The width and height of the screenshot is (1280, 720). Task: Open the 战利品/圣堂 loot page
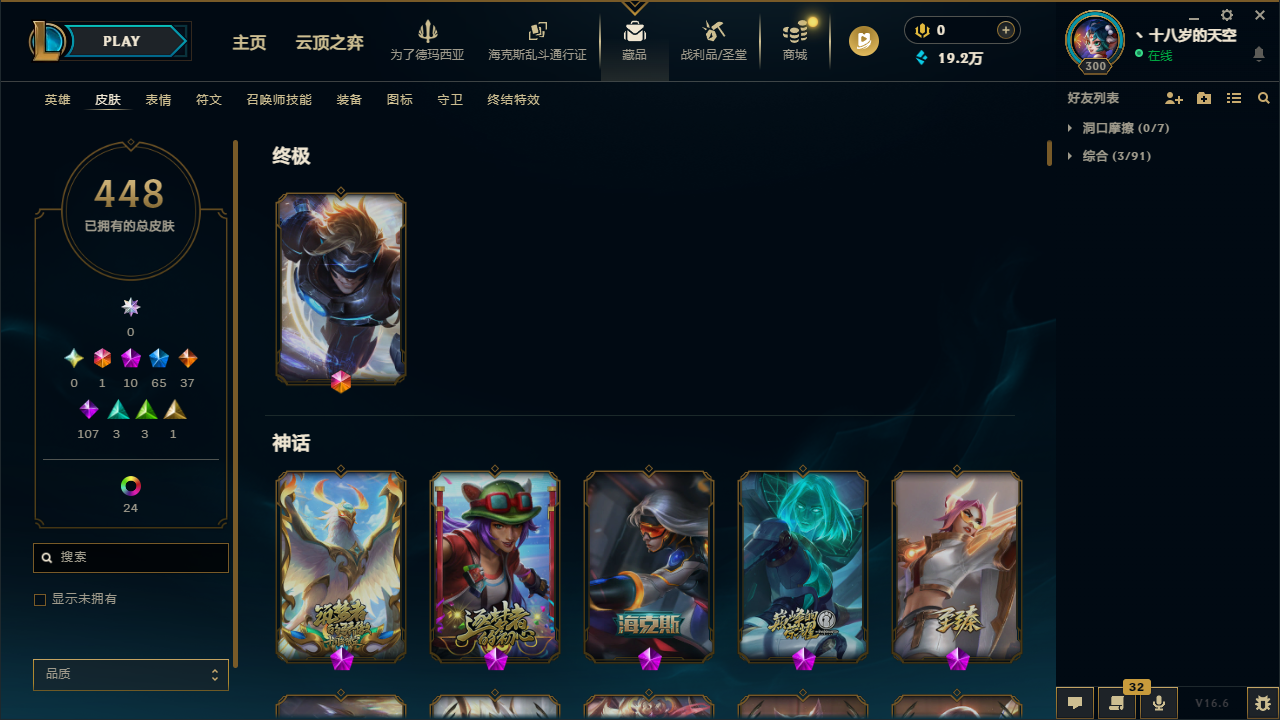[713, 40]
